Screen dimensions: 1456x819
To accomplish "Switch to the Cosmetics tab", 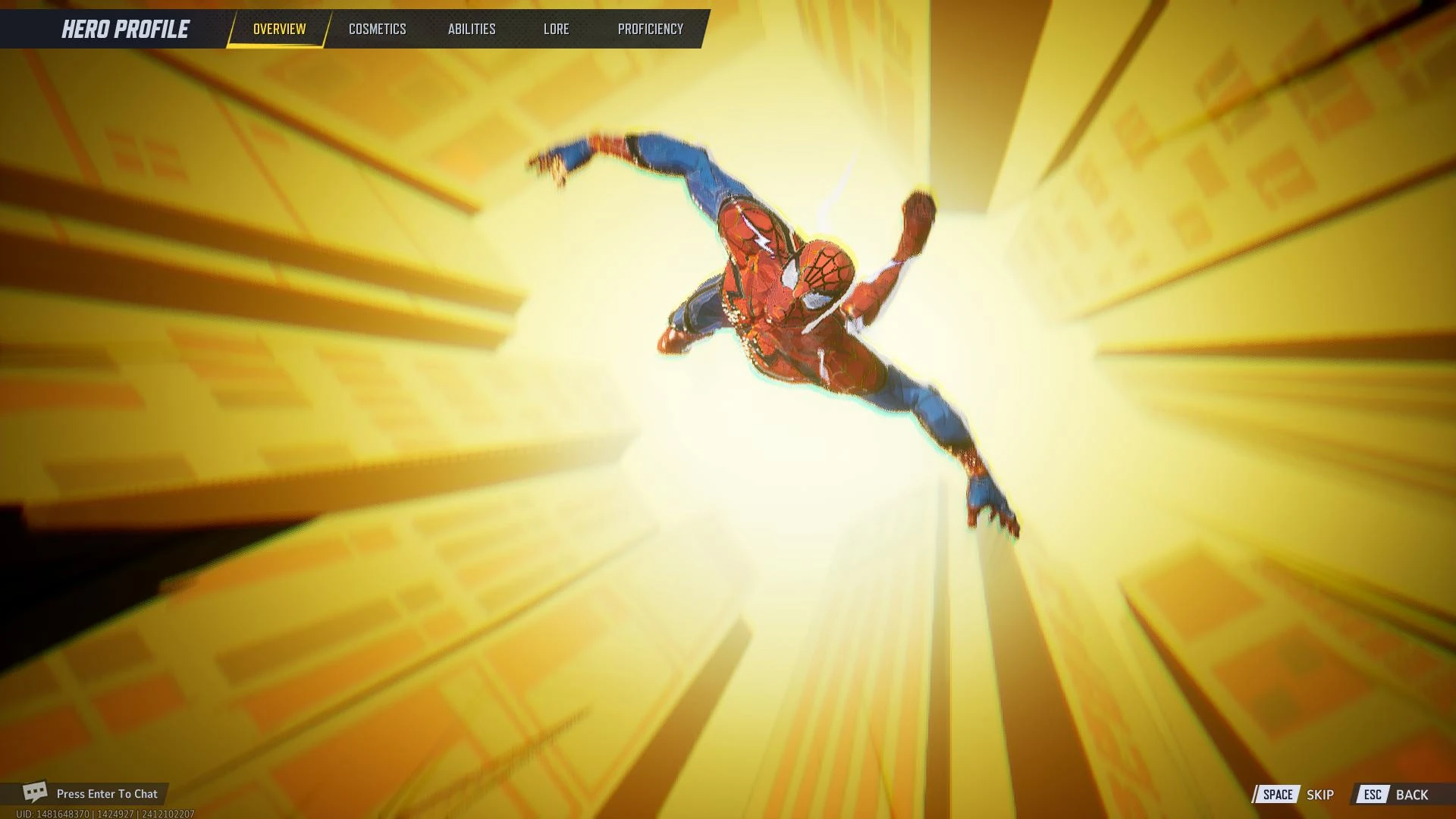I will pyautogui.click(x=377, y=29).
